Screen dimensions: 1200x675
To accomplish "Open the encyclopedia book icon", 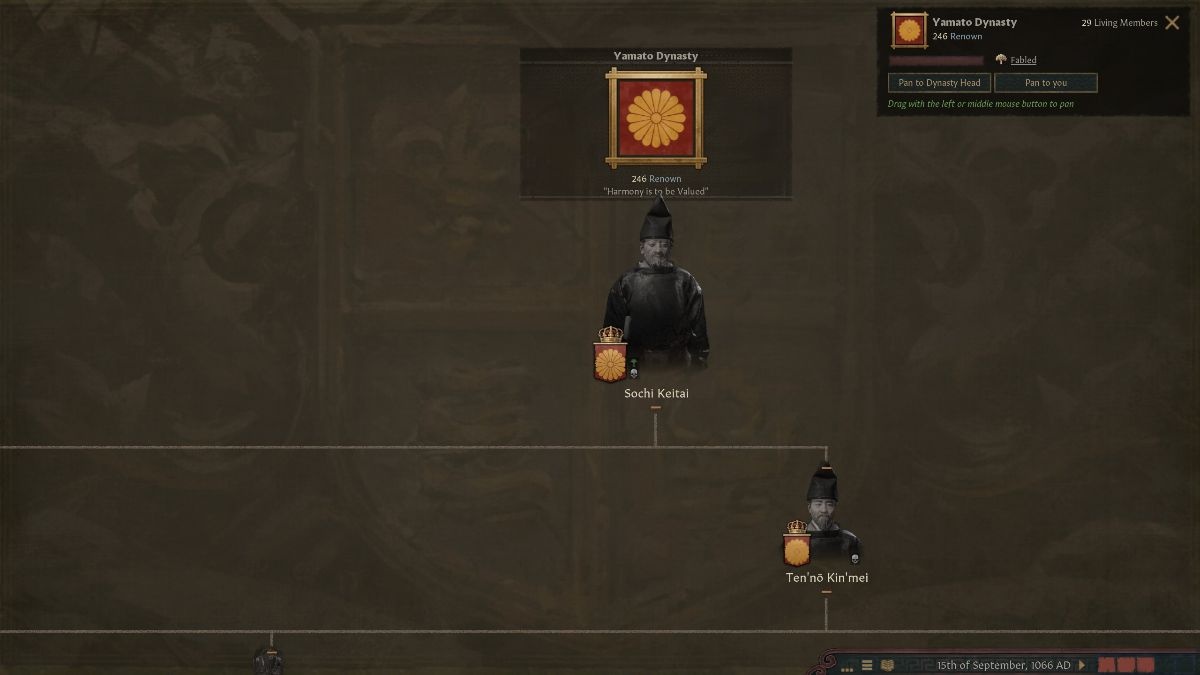I will click(887, 665).
